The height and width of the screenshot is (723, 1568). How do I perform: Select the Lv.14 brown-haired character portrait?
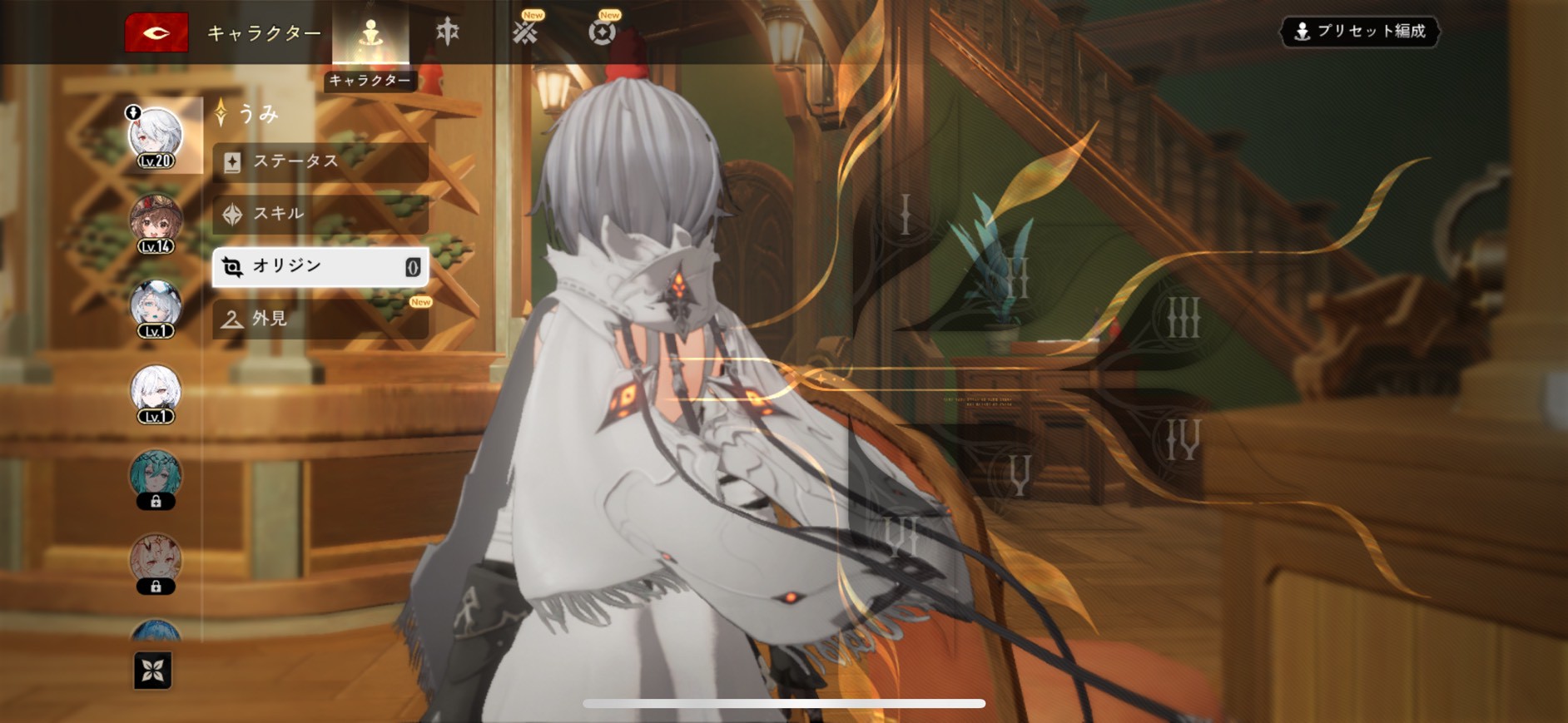coord(156,223)
